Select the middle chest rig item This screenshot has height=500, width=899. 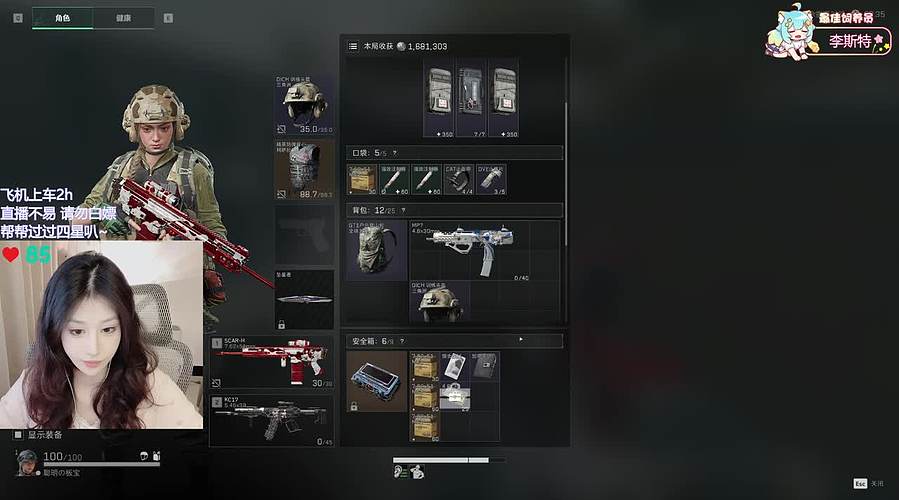[471, 100]
